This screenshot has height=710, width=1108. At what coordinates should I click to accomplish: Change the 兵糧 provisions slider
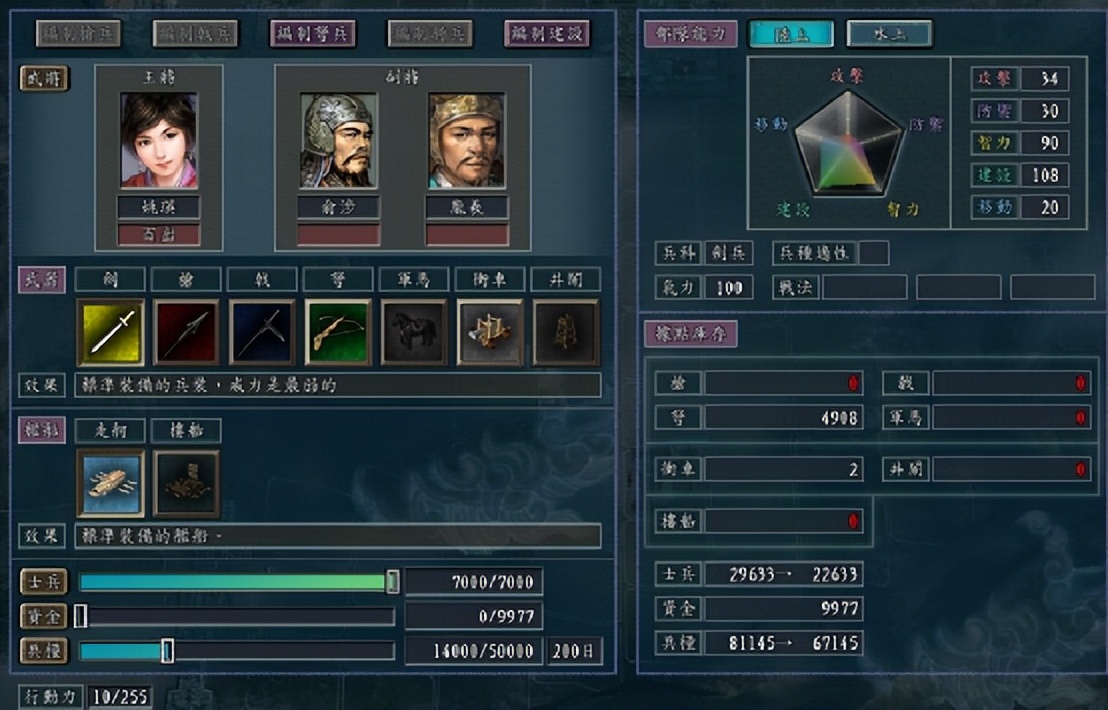pyautogui.click(x=168, y=651)
